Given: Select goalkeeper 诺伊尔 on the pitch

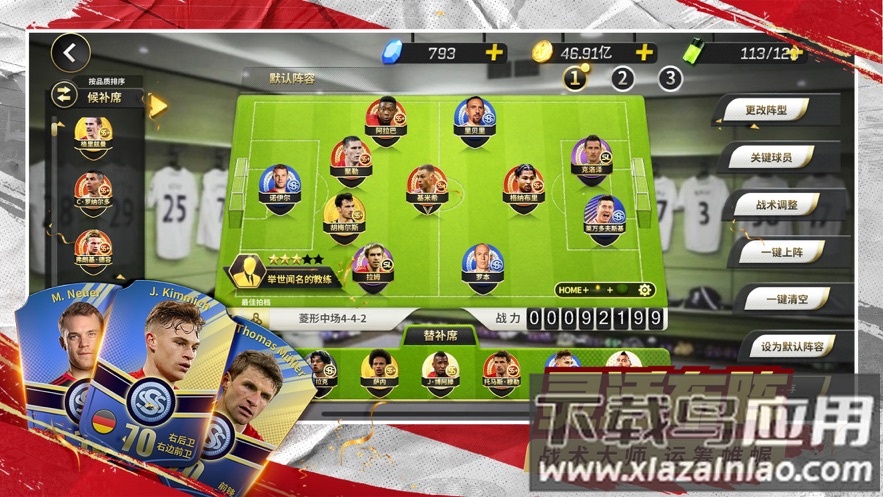Looking at the screenshot, I should tap(279, 184).
